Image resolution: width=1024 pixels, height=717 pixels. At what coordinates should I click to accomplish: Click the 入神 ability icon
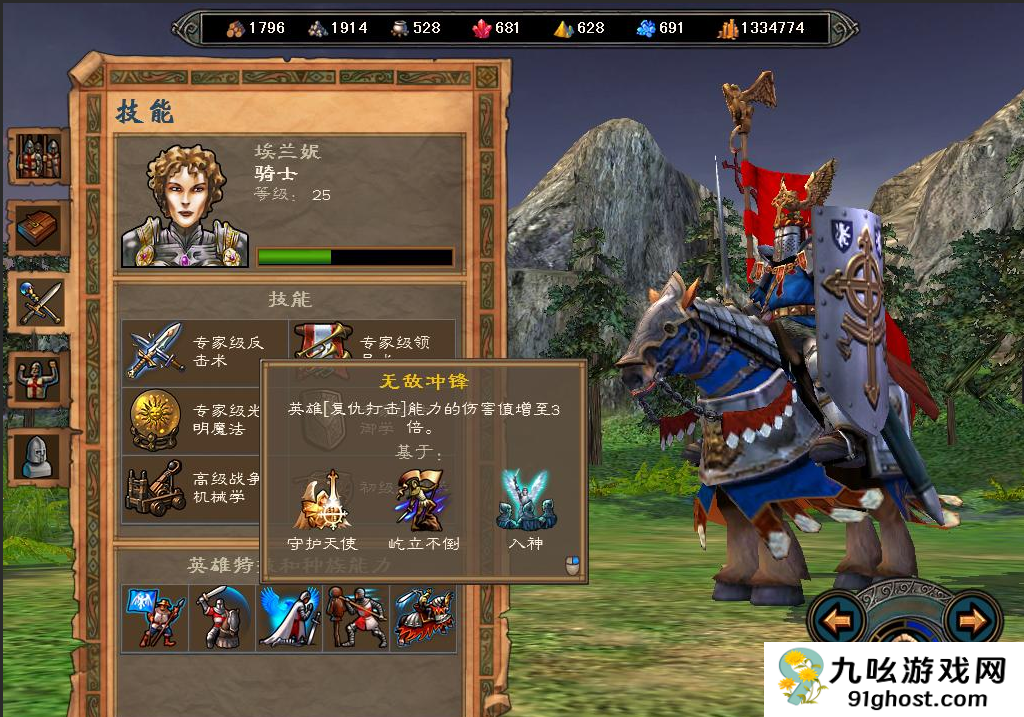525,502
